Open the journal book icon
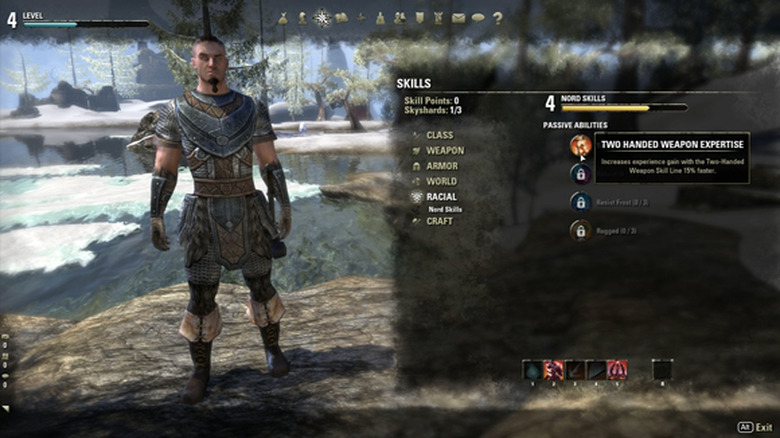This screenshot has width=780, height=438. pos(341,17)
